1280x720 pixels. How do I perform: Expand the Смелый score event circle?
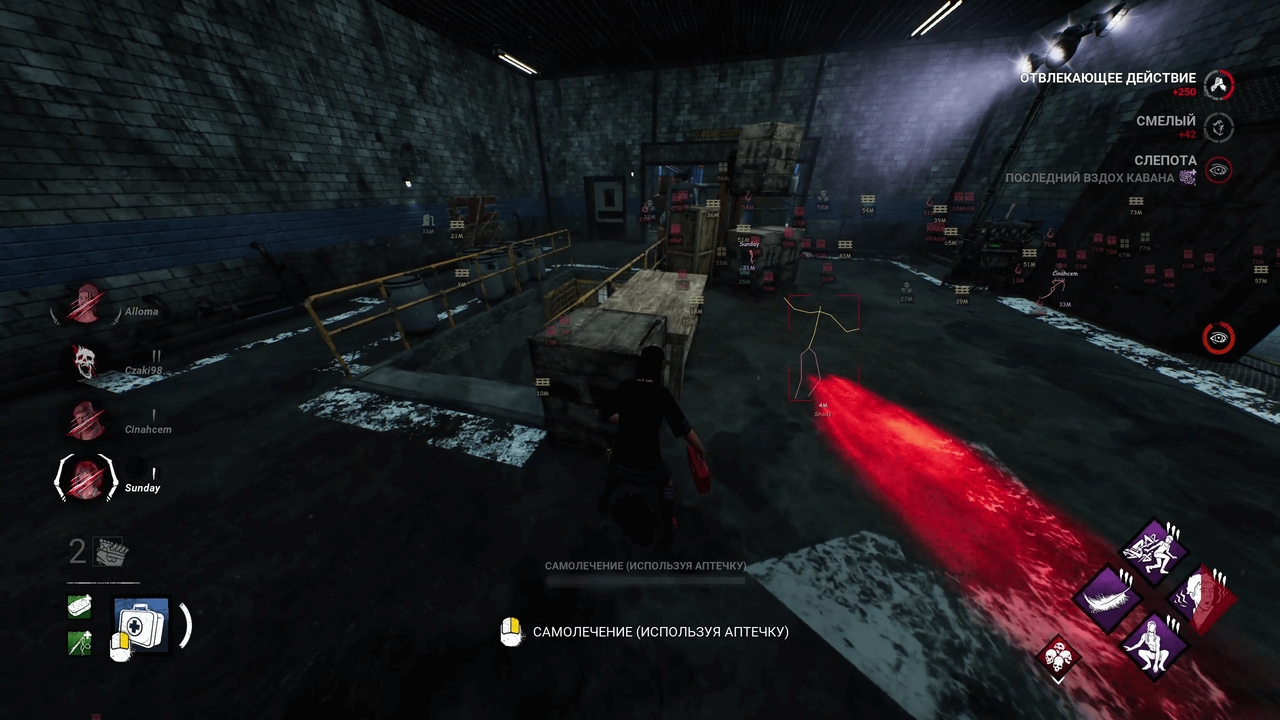(x=1219, y=129)
